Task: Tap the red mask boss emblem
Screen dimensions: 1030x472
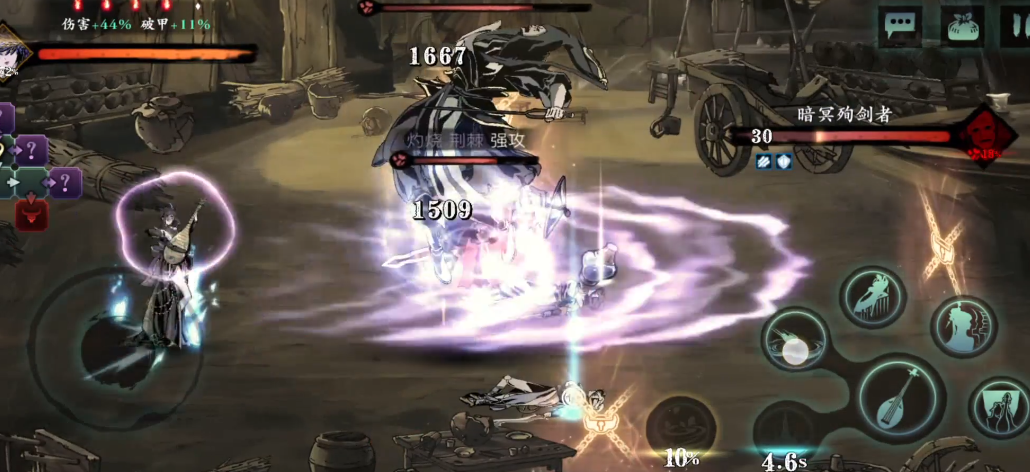Action: pyautogui.click(x=986, y=134)
